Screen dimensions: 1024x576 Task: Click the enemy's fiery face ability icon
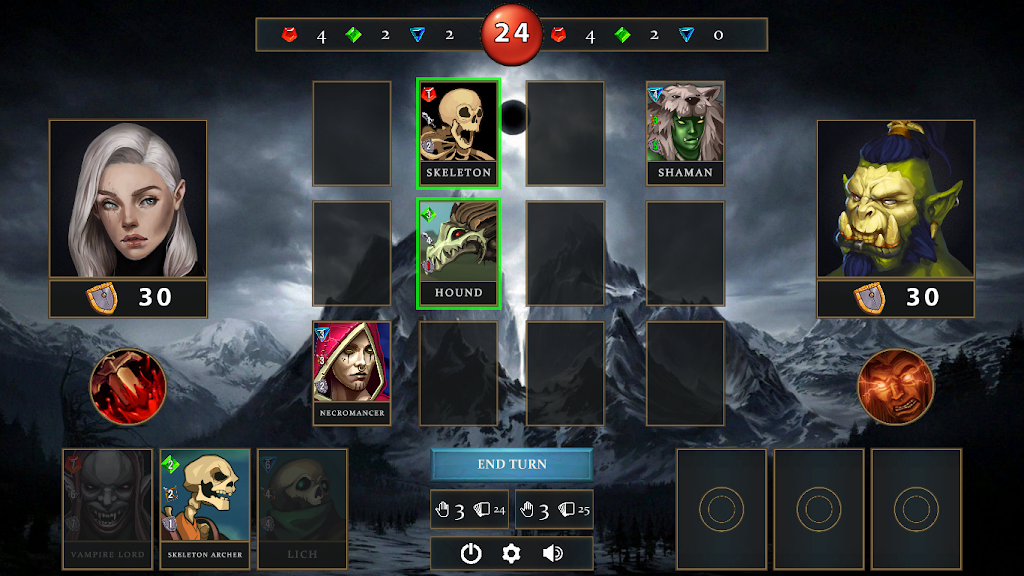pyautogui.click(x=895, y=386)
